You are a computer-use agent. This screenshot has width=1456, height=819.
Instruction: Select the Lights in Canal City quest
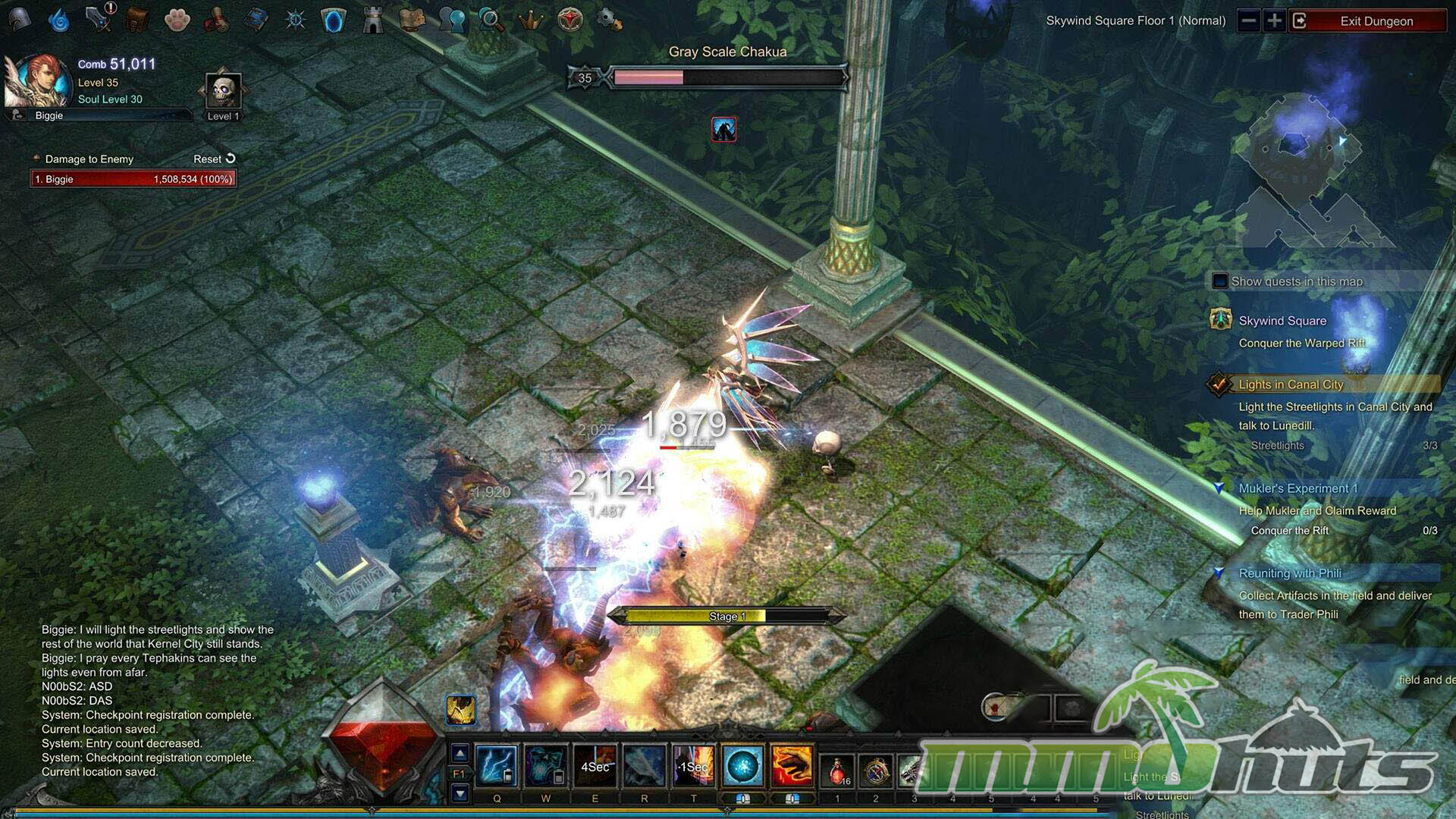tap(1291, 384)
